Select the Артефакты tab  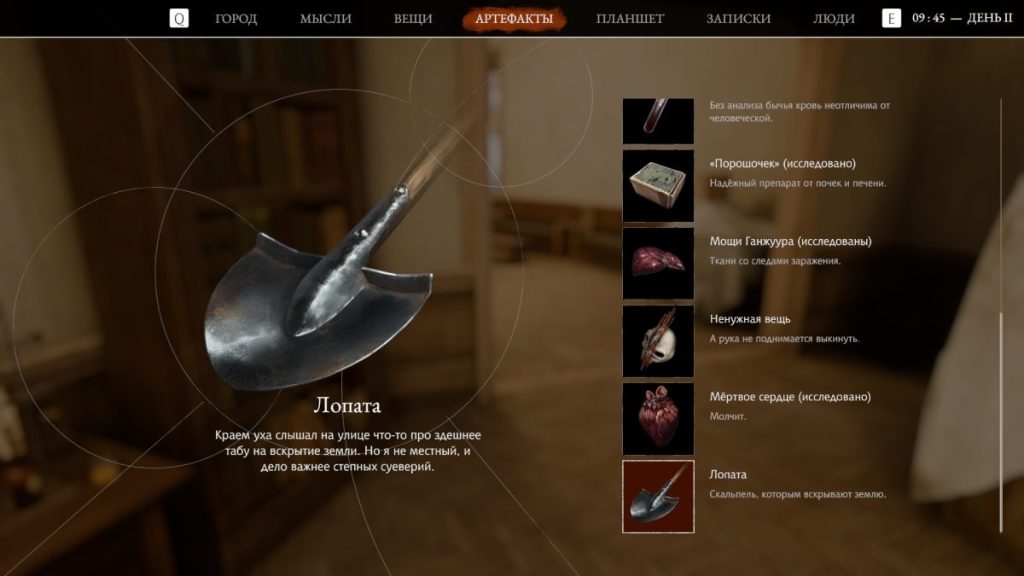(x=514, y=18)
